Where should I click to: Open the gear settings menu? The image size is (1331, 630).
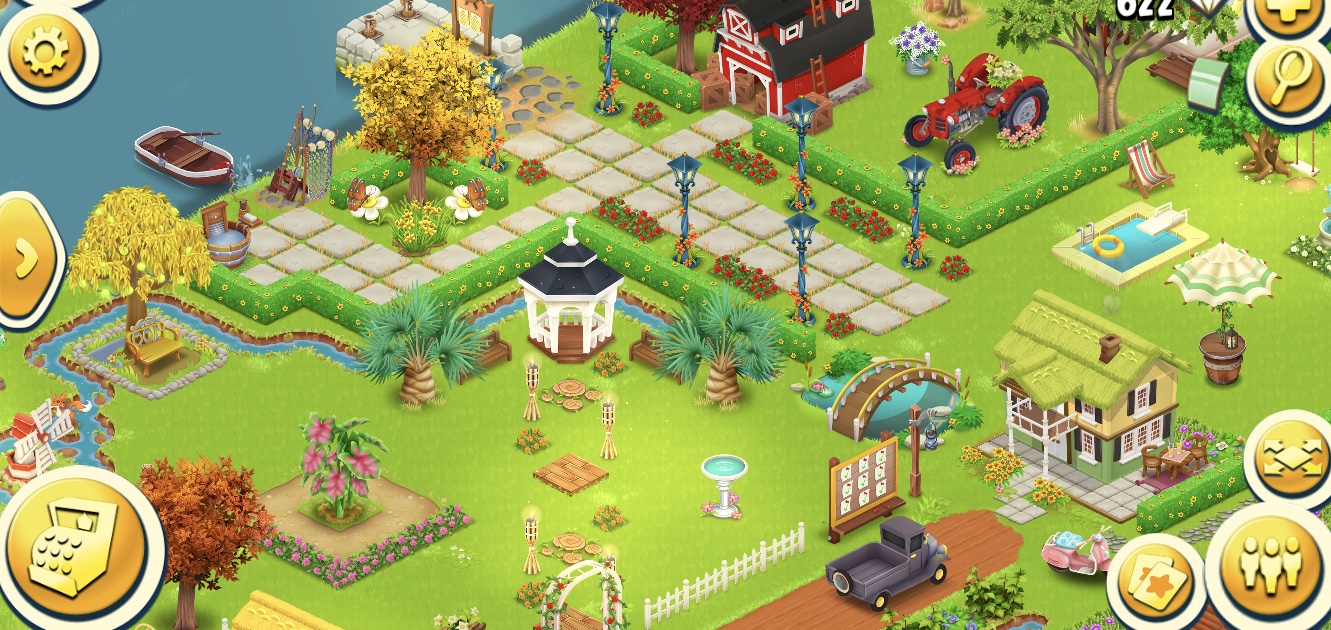pos(45,50)
